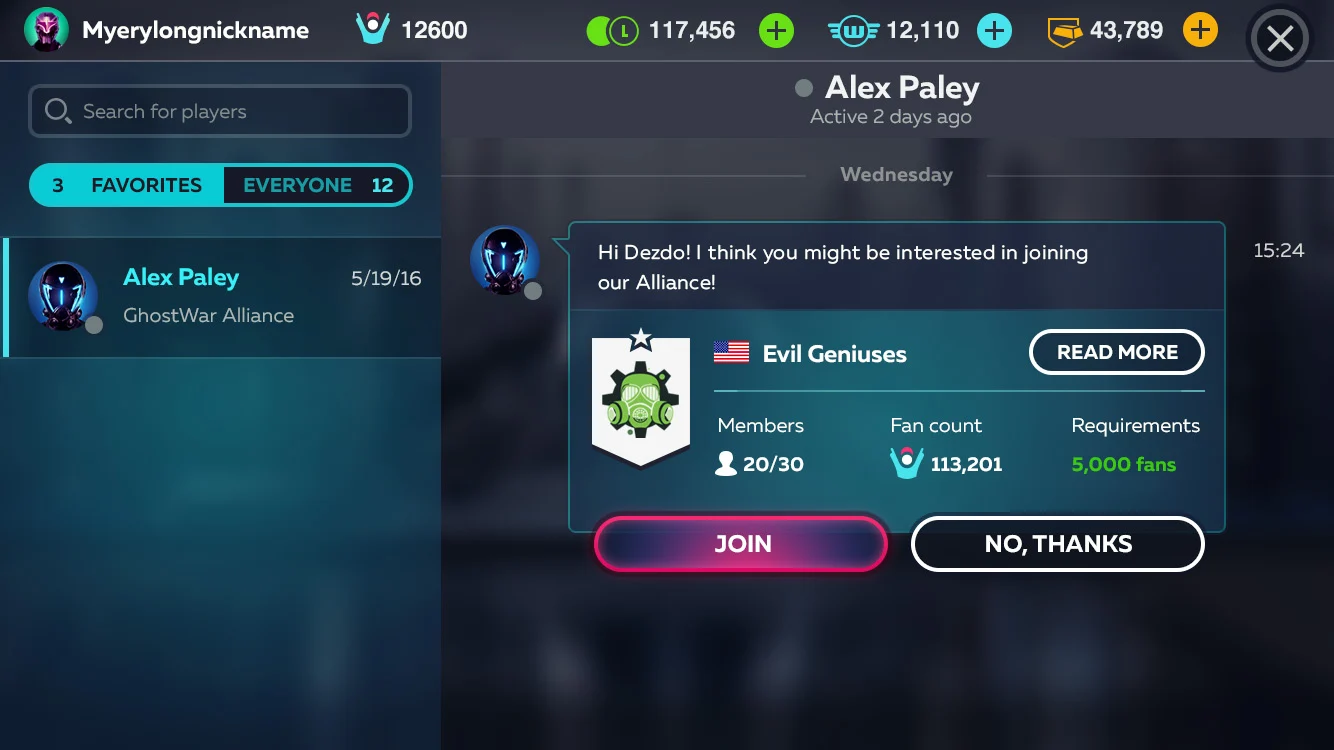The image size is (1334, 750).
Task: Join the Evil Geniuses alliance
Action: (741, 544)
